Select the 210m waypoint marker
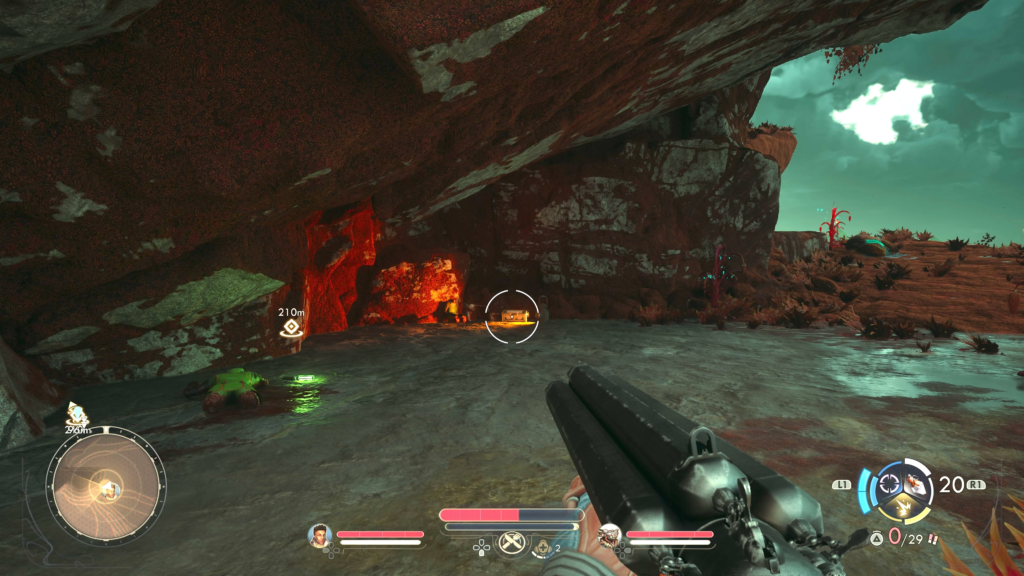1024x576 pixels. (x=291, y=327)
